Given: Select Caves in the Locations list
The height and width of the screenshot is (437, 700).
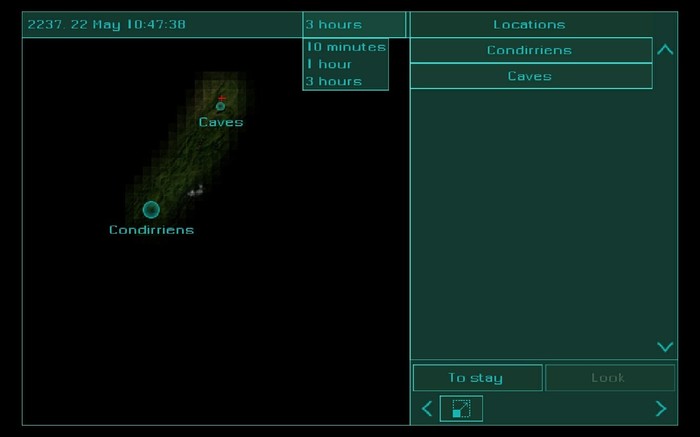Looking at the screenshot, I should 530,76.
